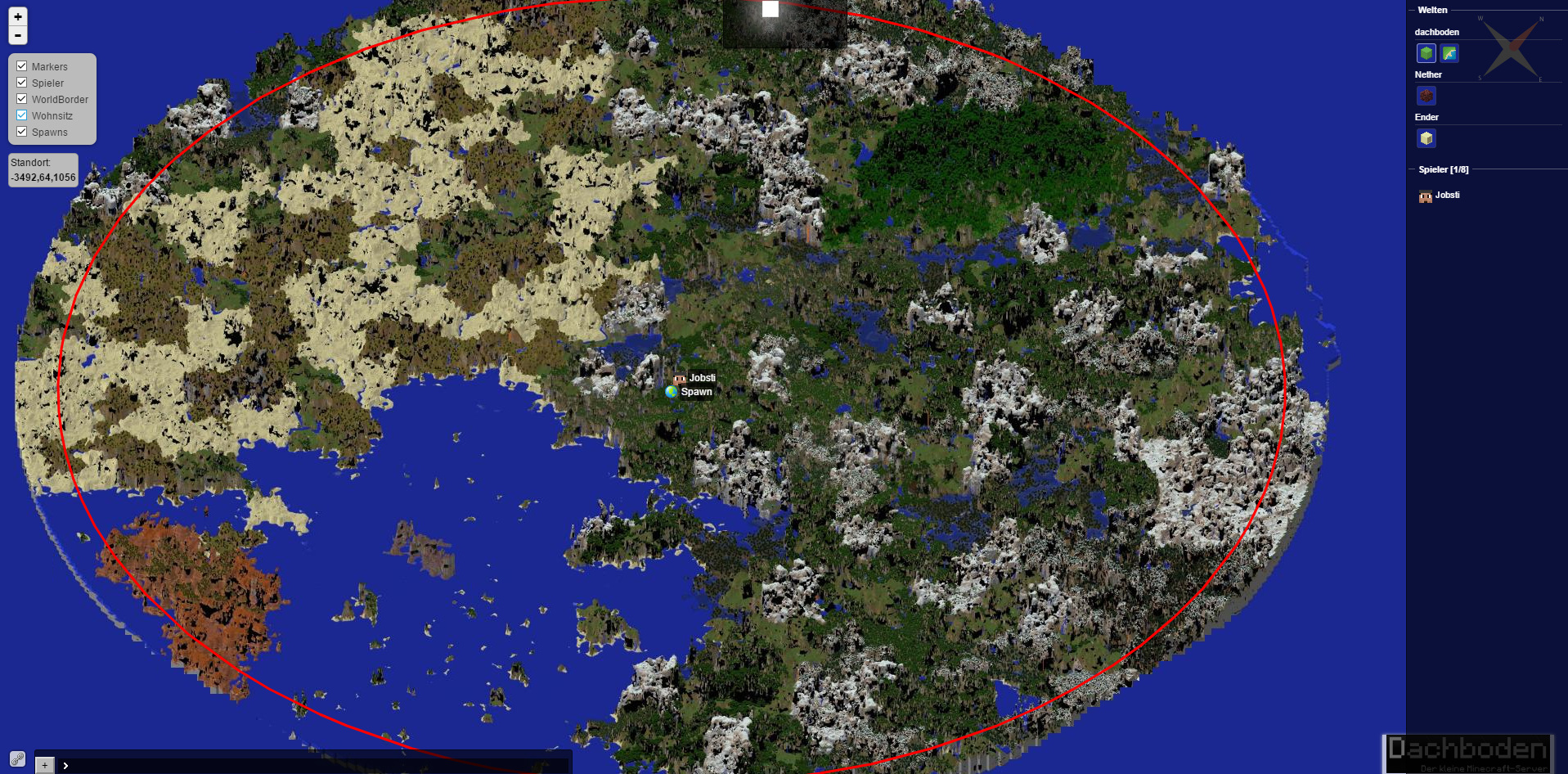
Task: Click the Nether section header
Action: 1428,74
